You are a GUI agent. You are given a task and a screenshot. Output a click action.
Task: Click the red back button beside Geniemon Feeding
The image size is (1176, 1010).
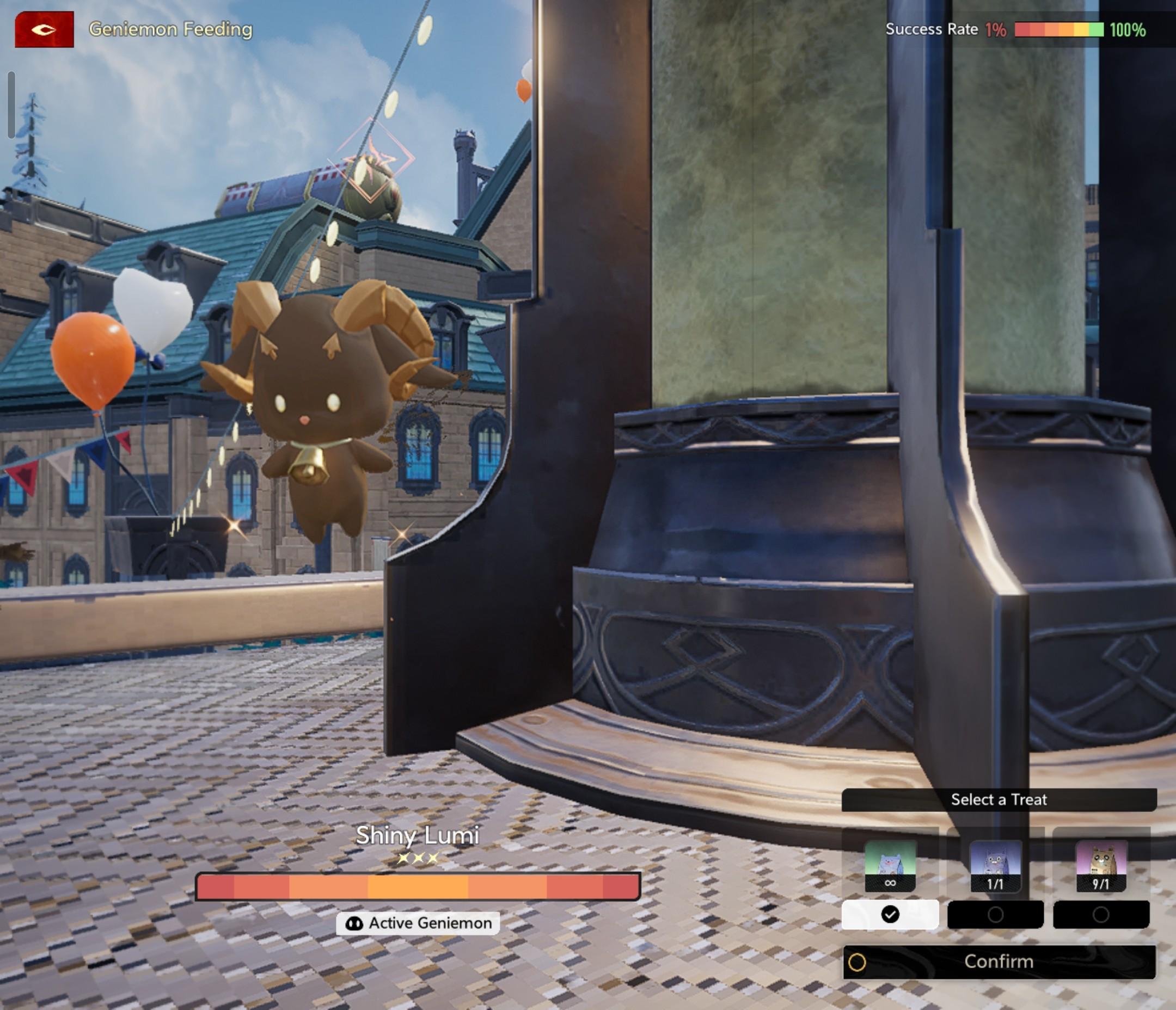pos(44,29)
